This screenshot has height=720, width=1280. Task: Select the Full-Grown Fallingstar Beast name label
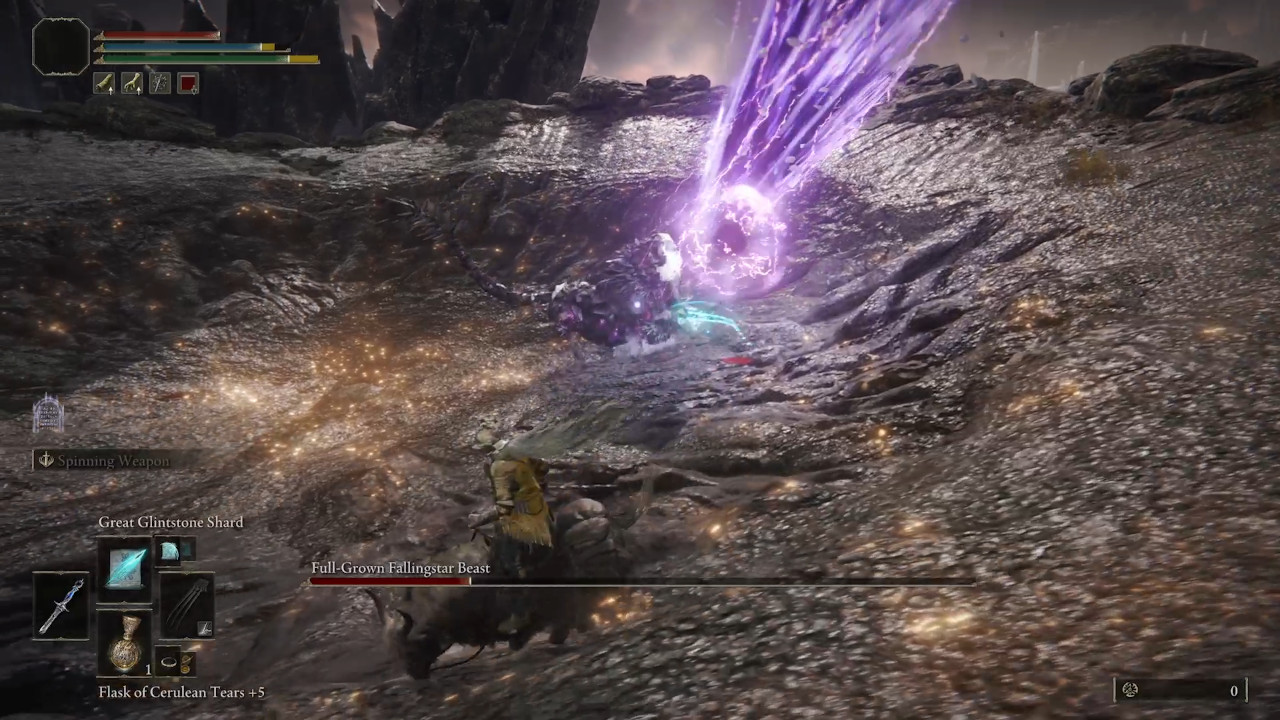pos(400,568)
